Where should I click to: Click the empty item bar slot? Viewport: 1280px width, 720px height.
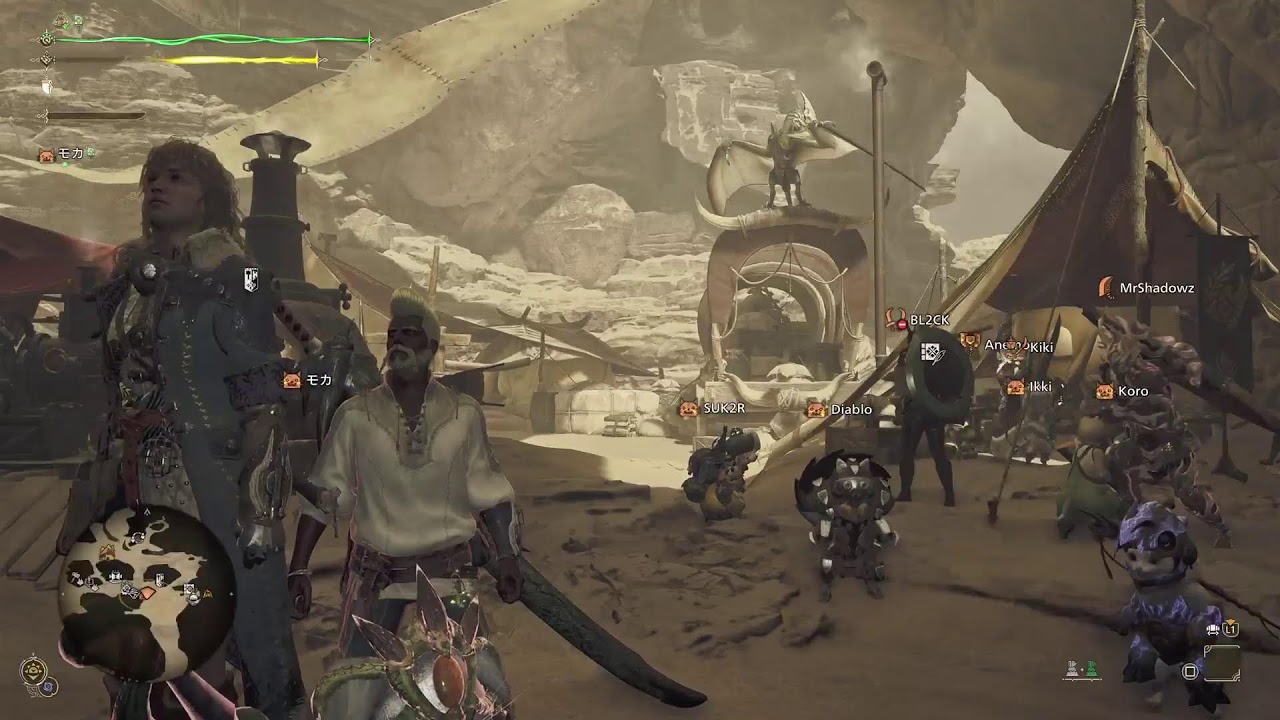[x=1221, y=663]
